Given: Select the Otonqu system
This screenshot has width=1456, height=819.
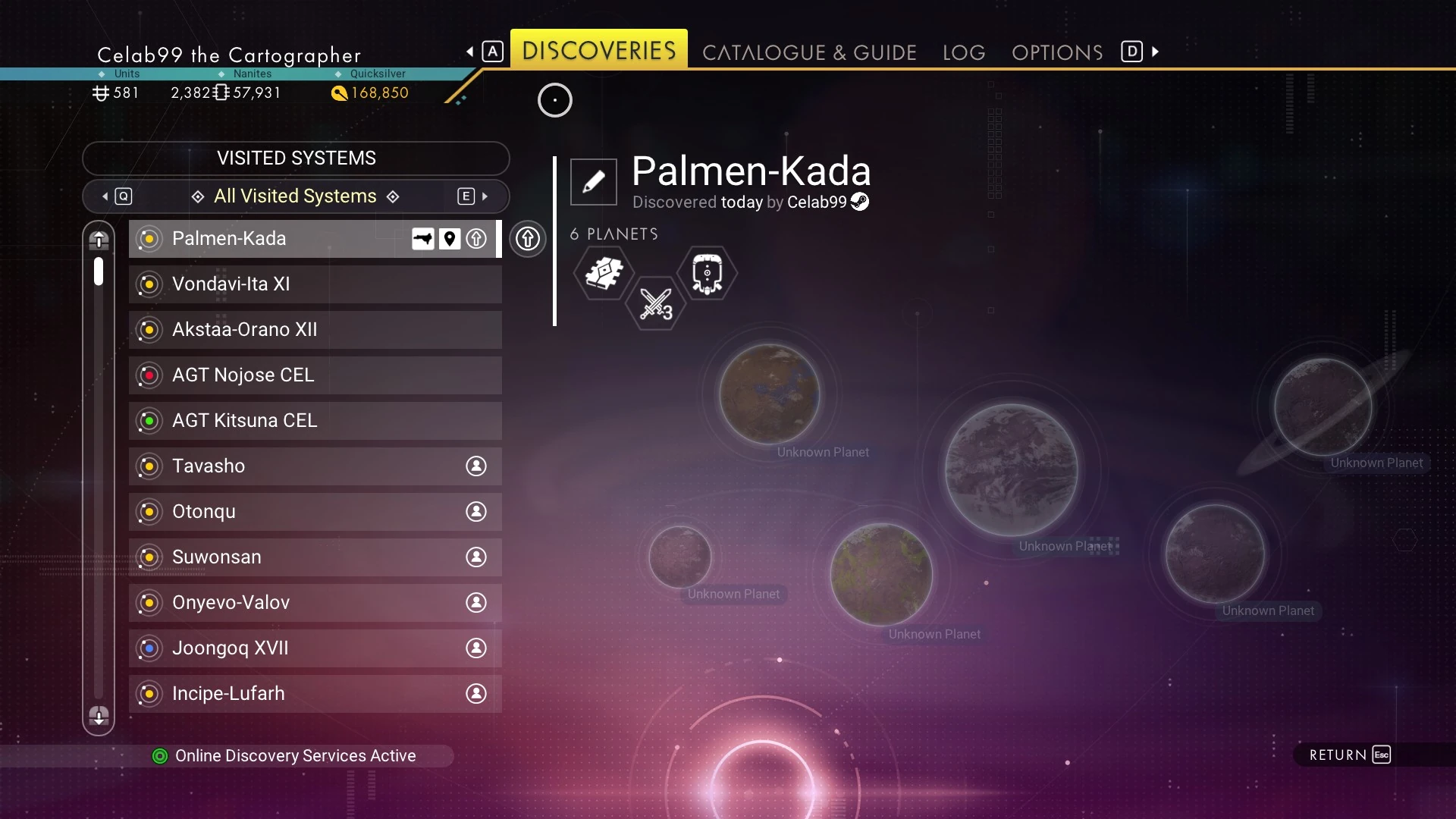Looking at the screenshot, I should tap(315, 512).
